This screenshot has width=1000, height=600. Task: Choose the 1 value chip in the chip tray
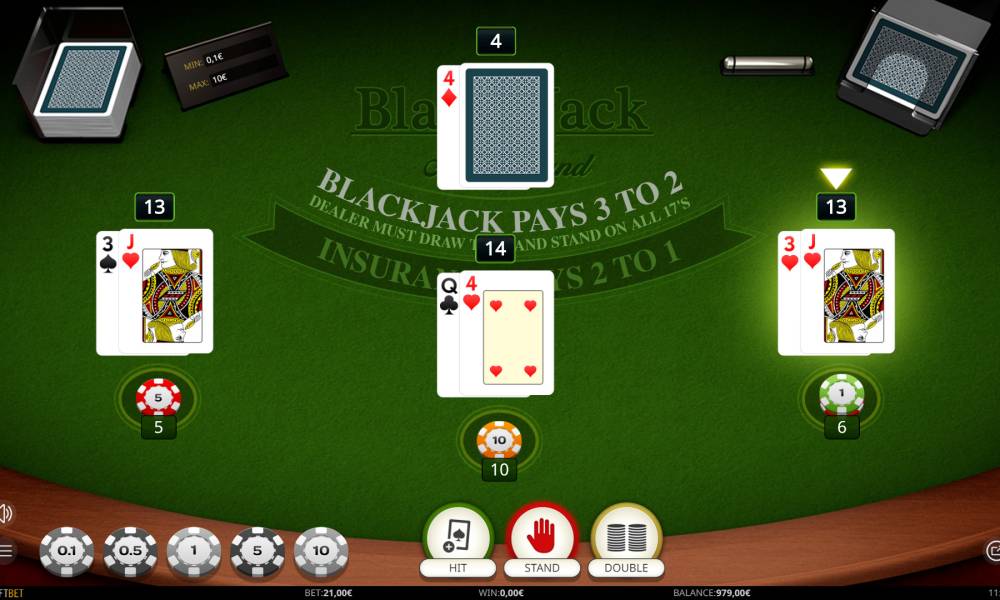[194, 552]
